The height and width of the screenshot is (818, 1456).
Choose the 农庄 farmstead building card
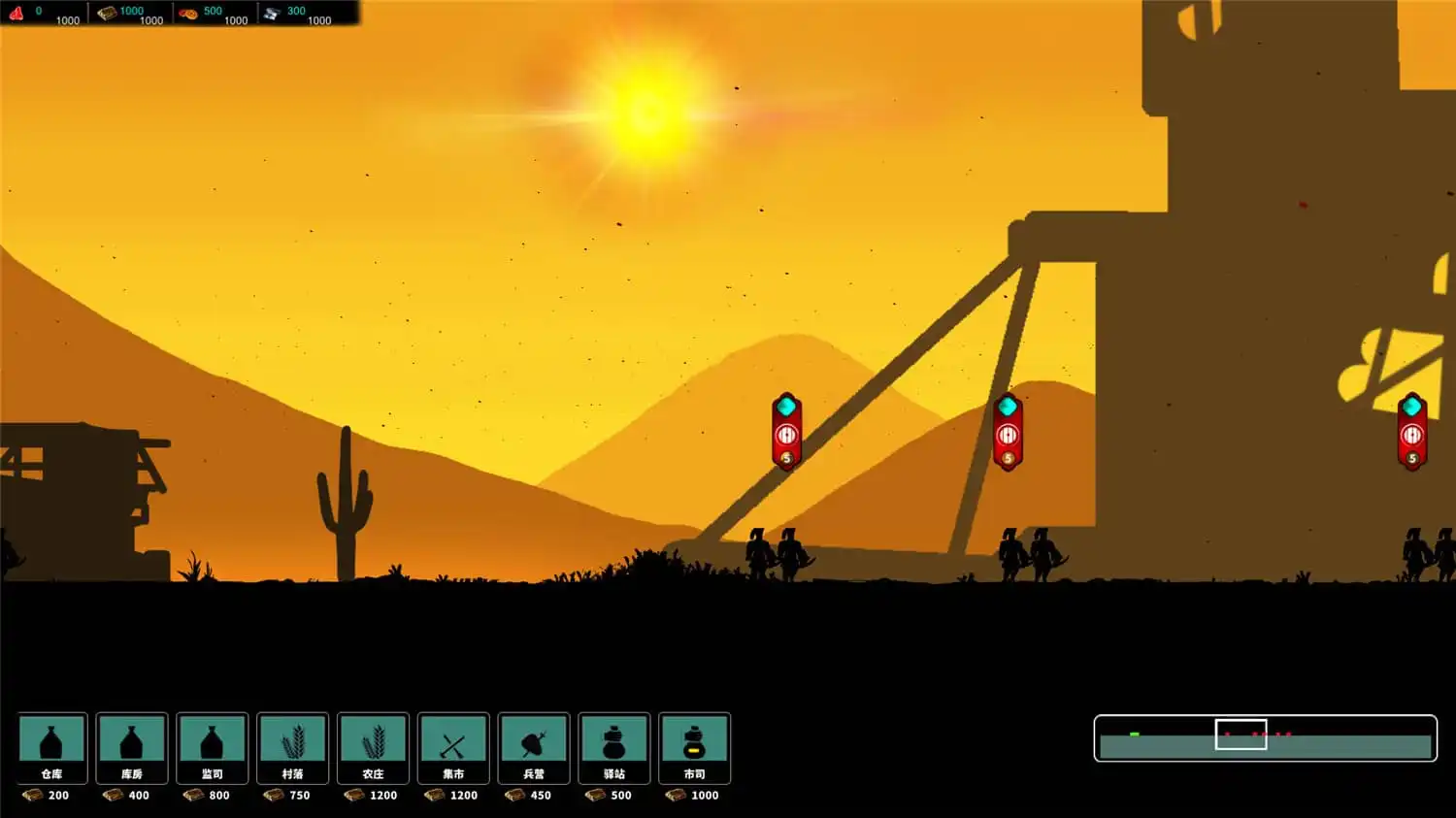tap(374, 748)
